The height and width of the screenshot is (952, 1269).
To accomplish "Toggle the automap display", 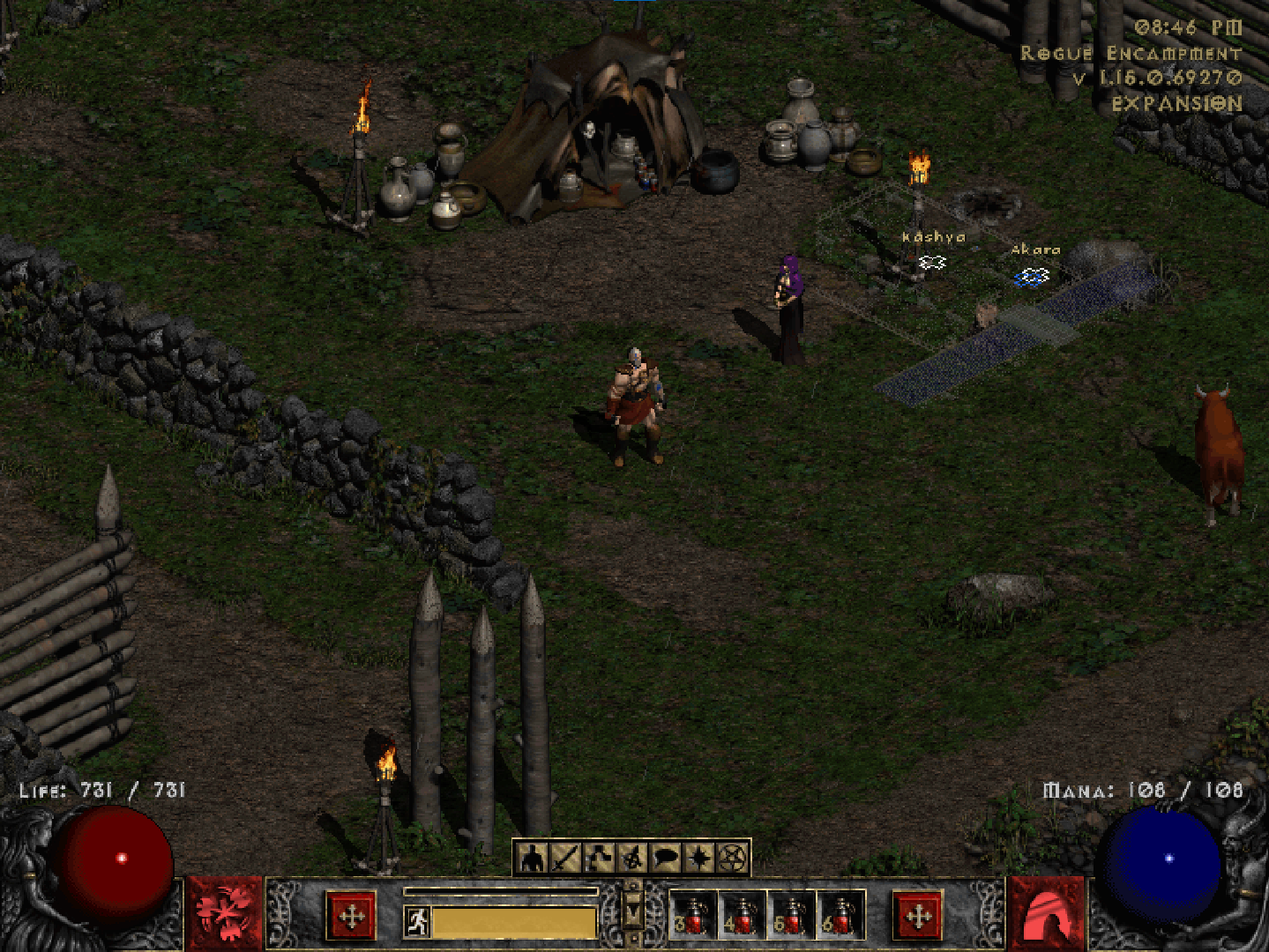I will pyautogui.click(x=630, y=857).
